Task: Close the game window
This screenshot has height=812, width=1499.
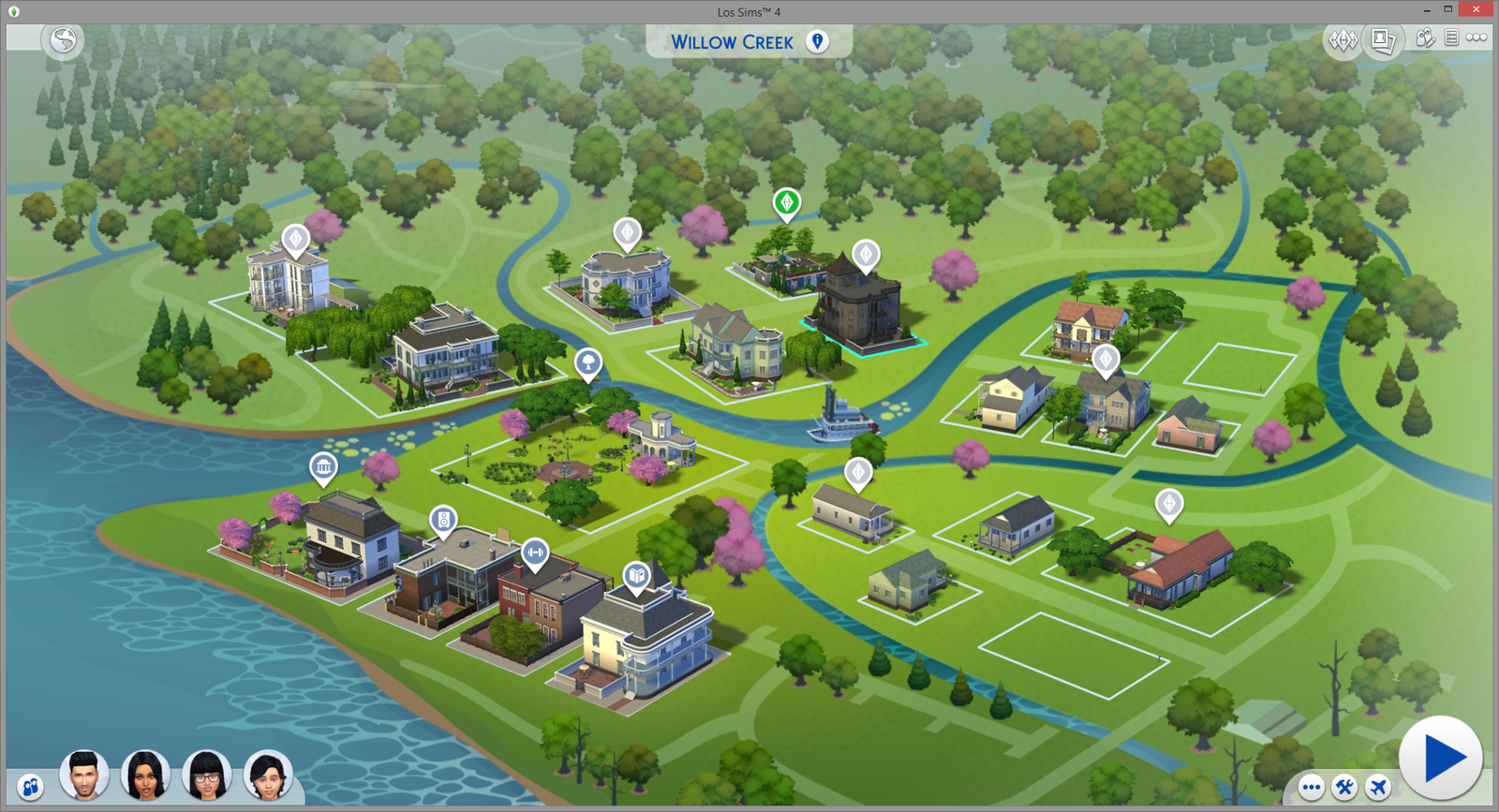Action: pyautogui.click(x=1477, y=9)
